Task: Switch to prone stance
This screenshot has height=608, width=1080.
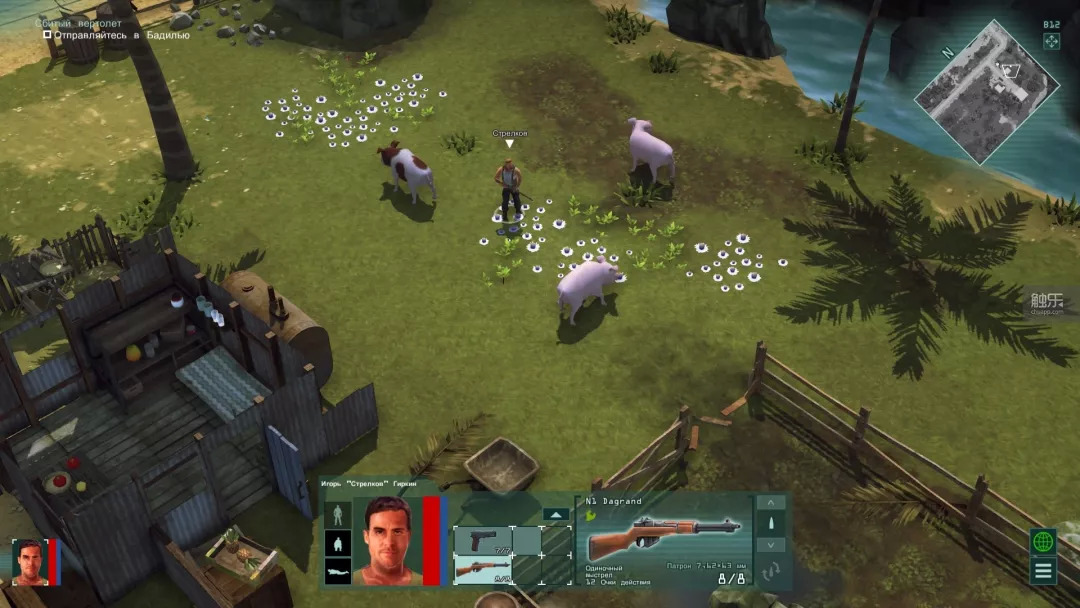Action: pos(337,572)
